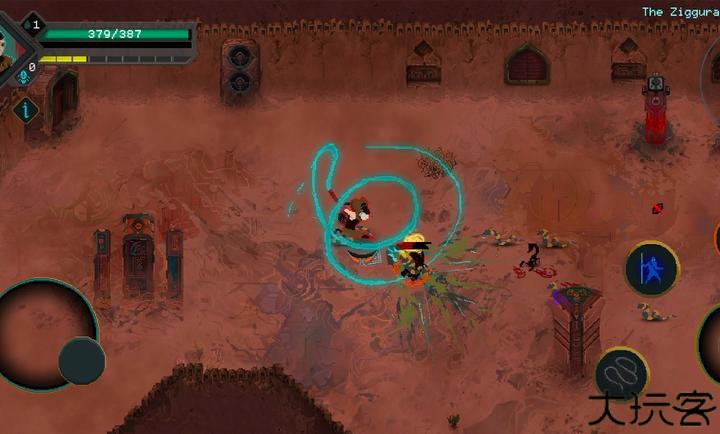
Task: Use the coiled whip ability button
Action: point(622,372)
